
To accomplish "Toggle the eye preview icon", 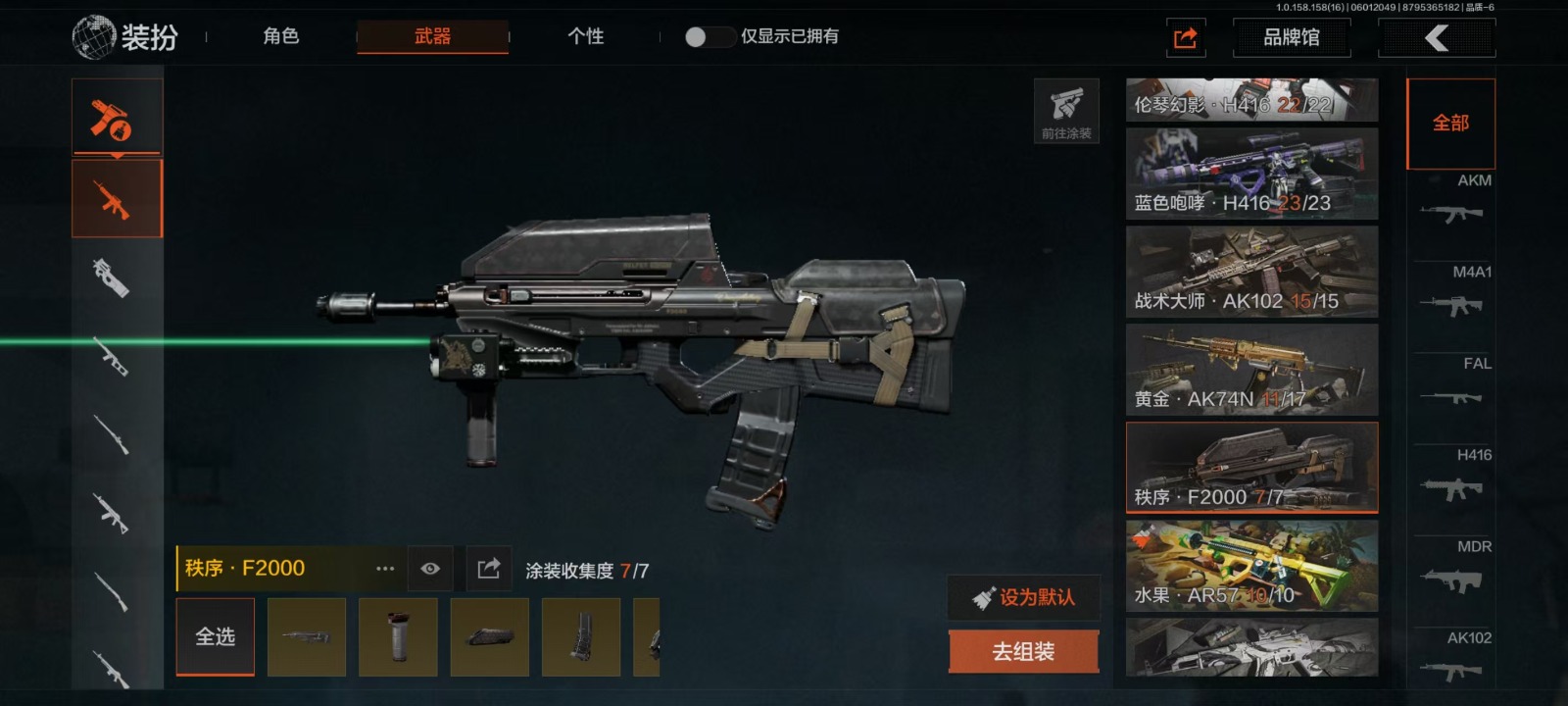I will (x=430, y=569).
